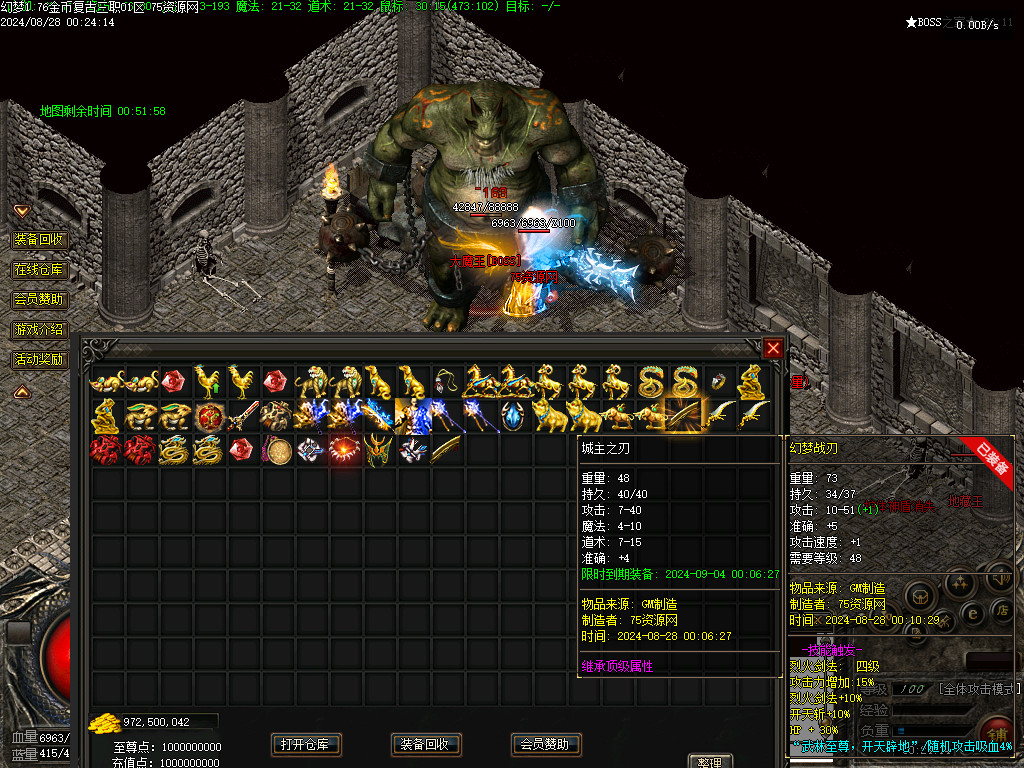Sort the bag with the 整理 button
Screen dimensions: 1024x768
point(710,762)
